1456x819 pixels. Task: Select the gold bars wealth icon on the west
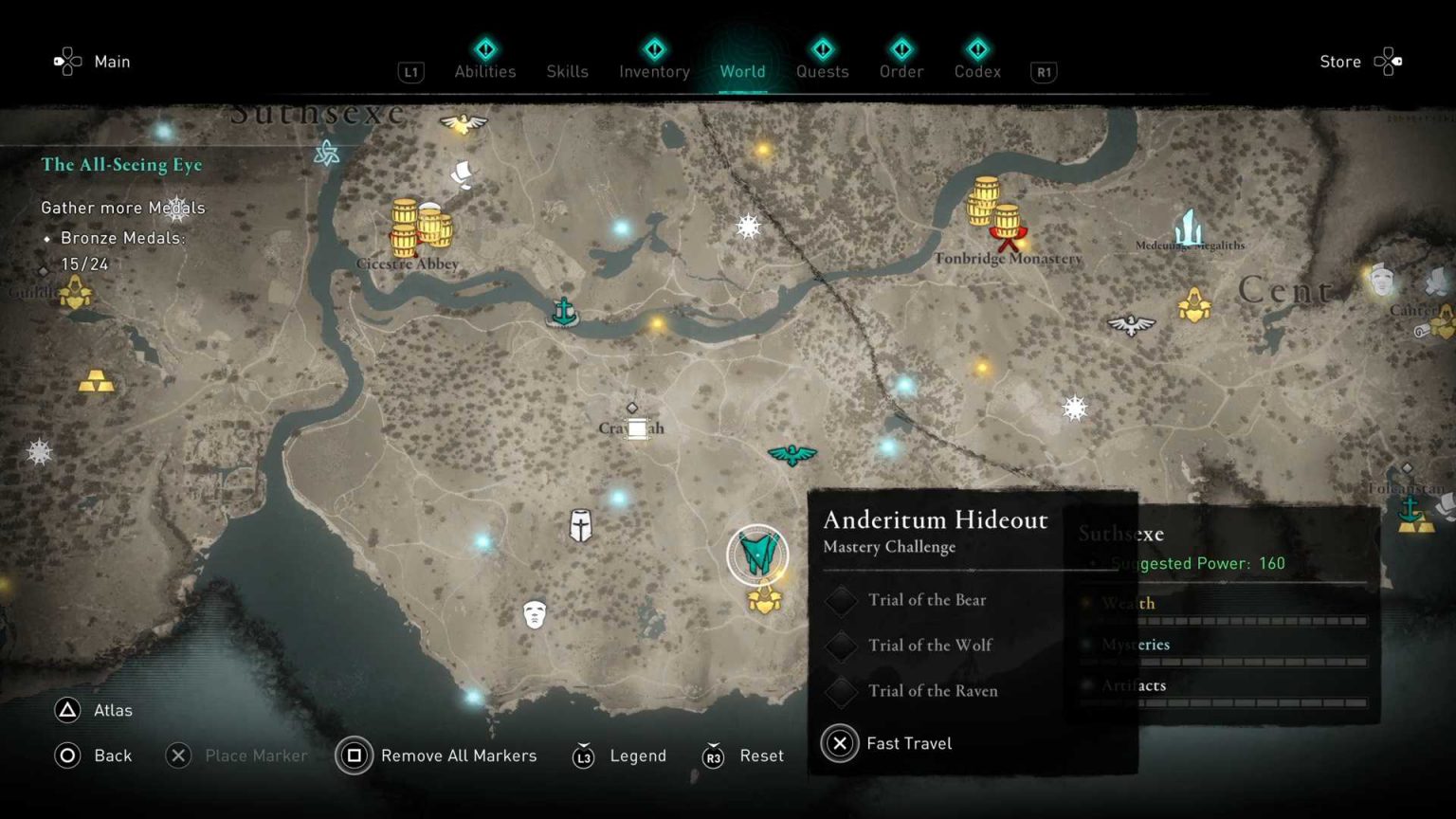click(96, 383)
